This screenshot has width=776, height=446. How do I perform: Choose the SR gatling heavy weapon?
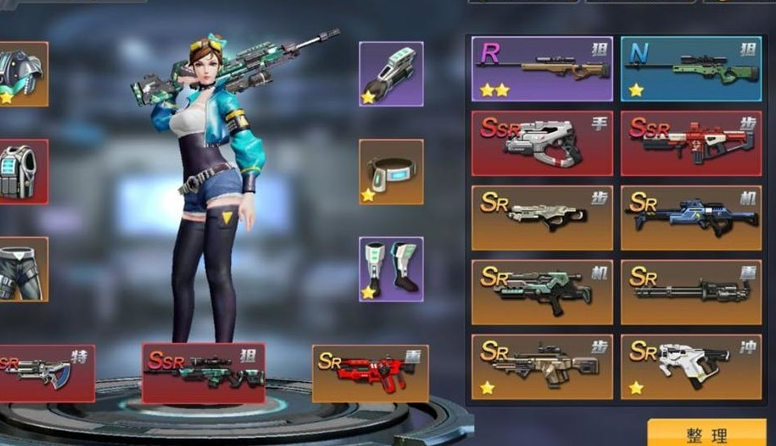click(x=690, y=292)
